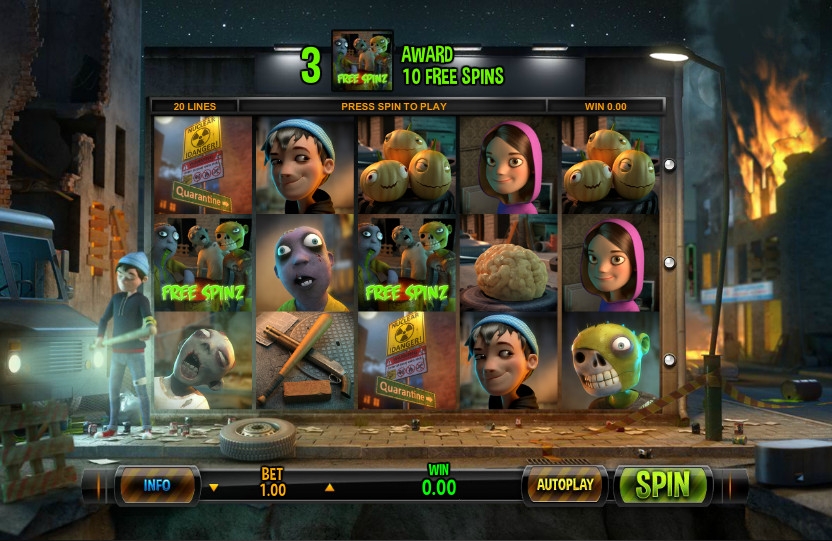Hit the green SPIN button
The height and width of the screenshot is (541, 832).
(663, 485)
